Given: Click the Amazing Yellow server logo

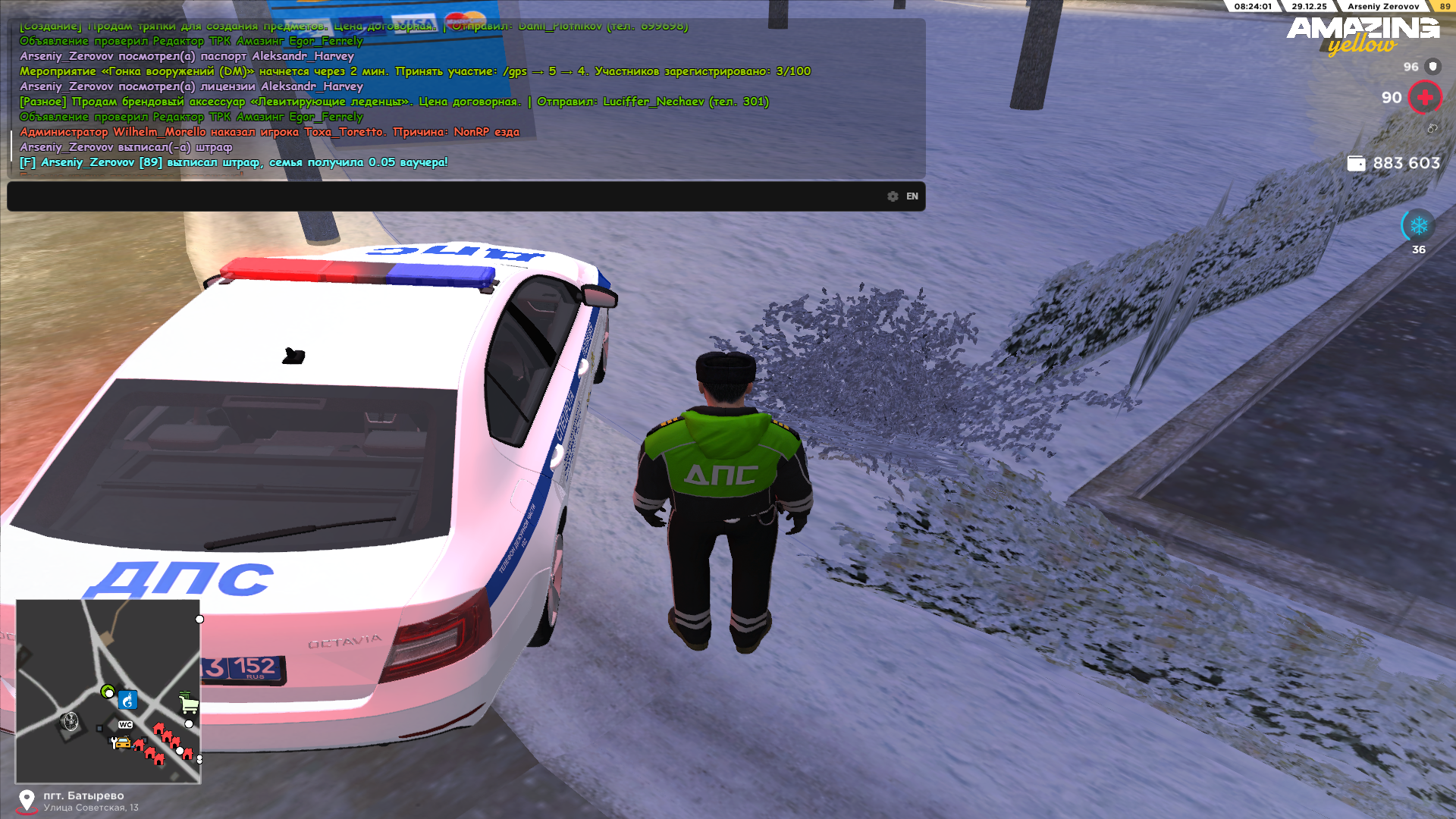Looking at the screenshot, I should (x=1363, y=35).
